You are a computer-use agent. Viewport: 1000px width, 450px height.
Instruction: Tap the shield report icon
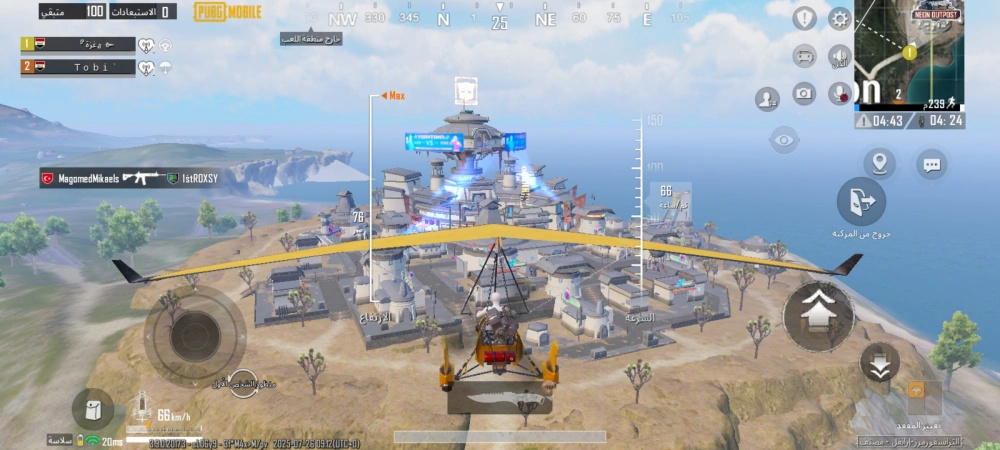tap(805, 19)
